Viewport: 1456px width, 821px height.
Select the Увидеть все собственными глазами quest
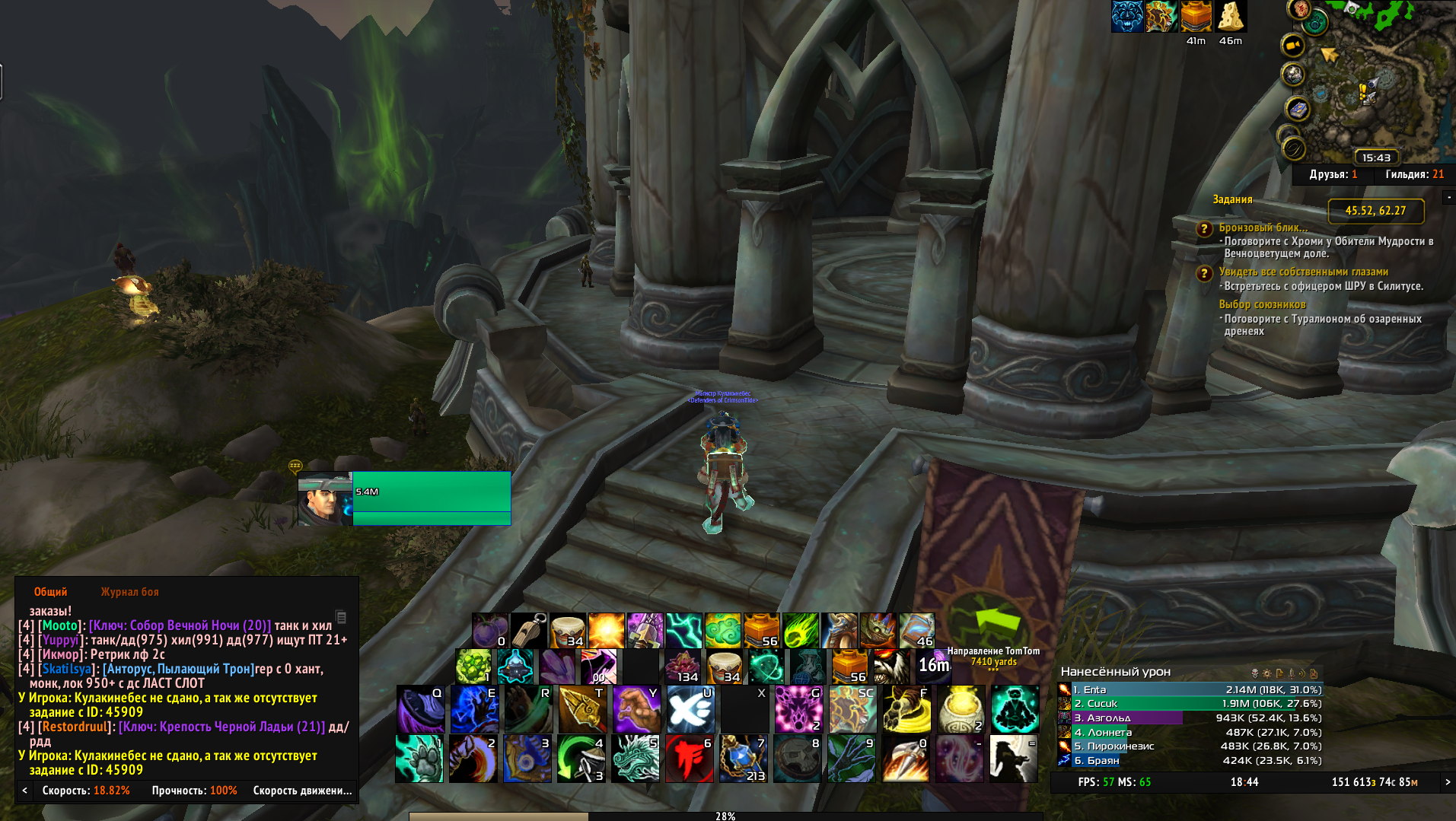pos(1303,272)
